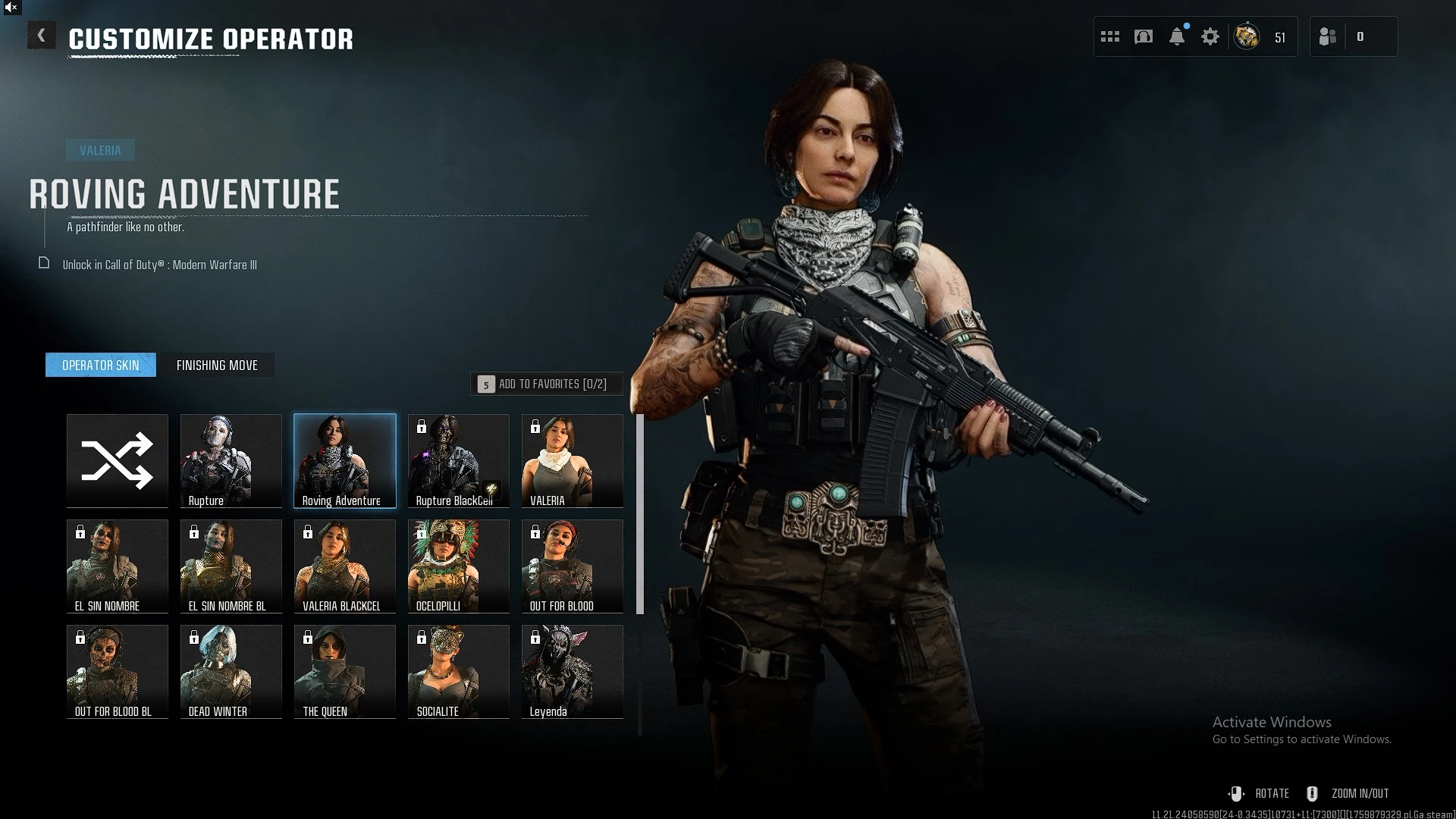Screen dimensions: 1456x819
Task: Switch to the Finishing Move tab
Action: [217, 366]
